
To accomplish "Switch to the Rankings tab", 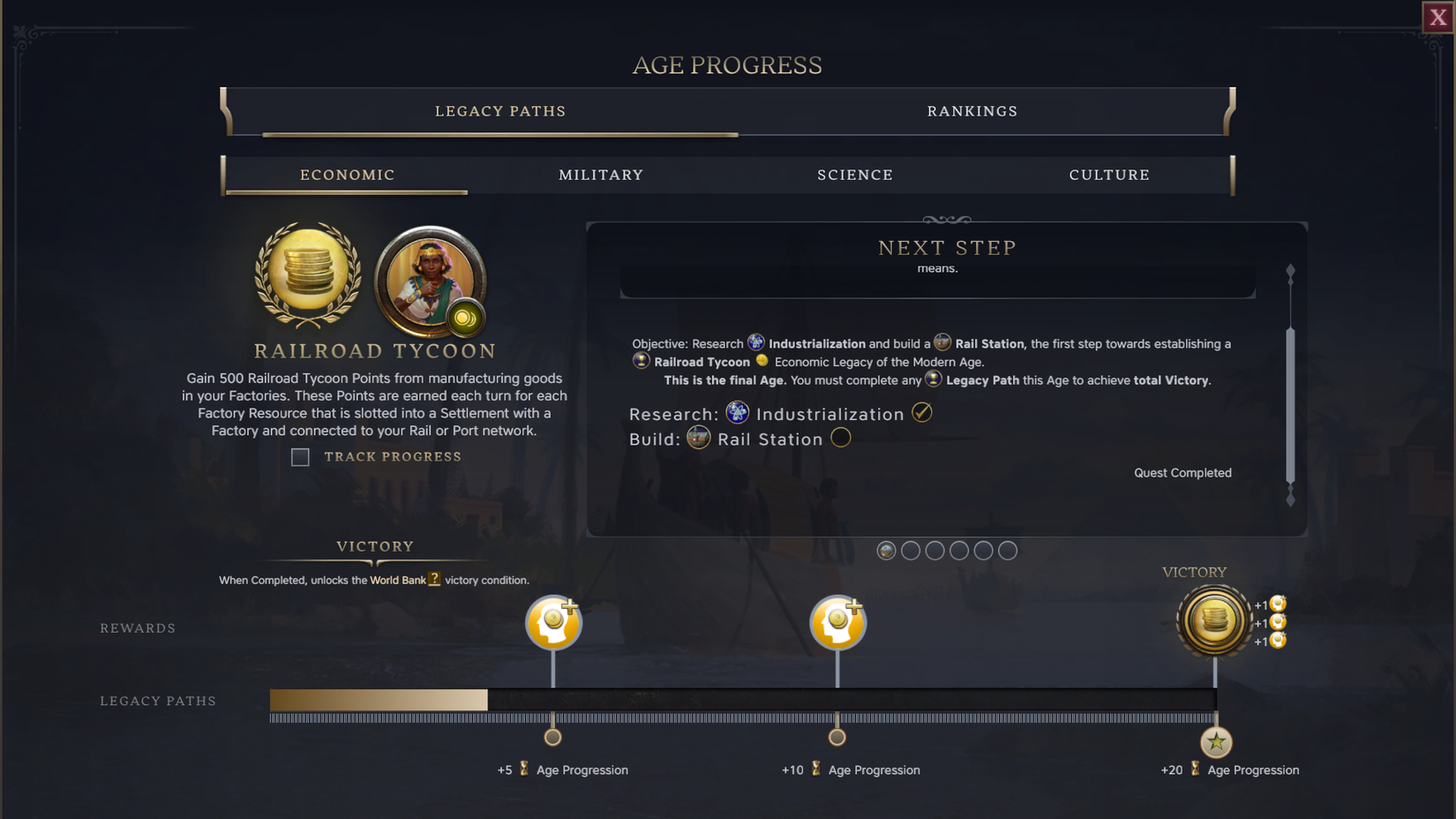I will tap(972, 111).
